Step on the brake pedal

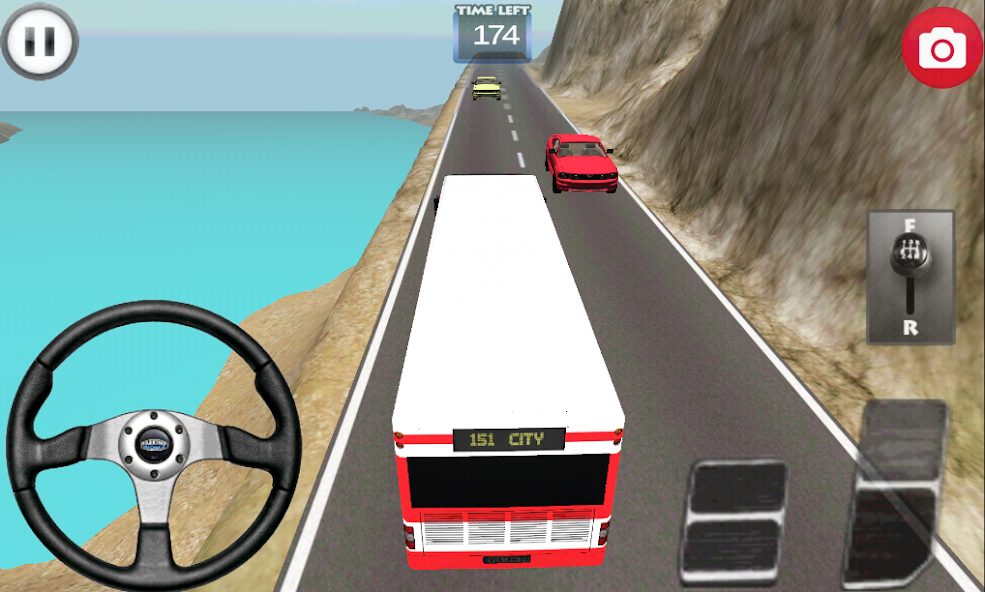(735, 521)
